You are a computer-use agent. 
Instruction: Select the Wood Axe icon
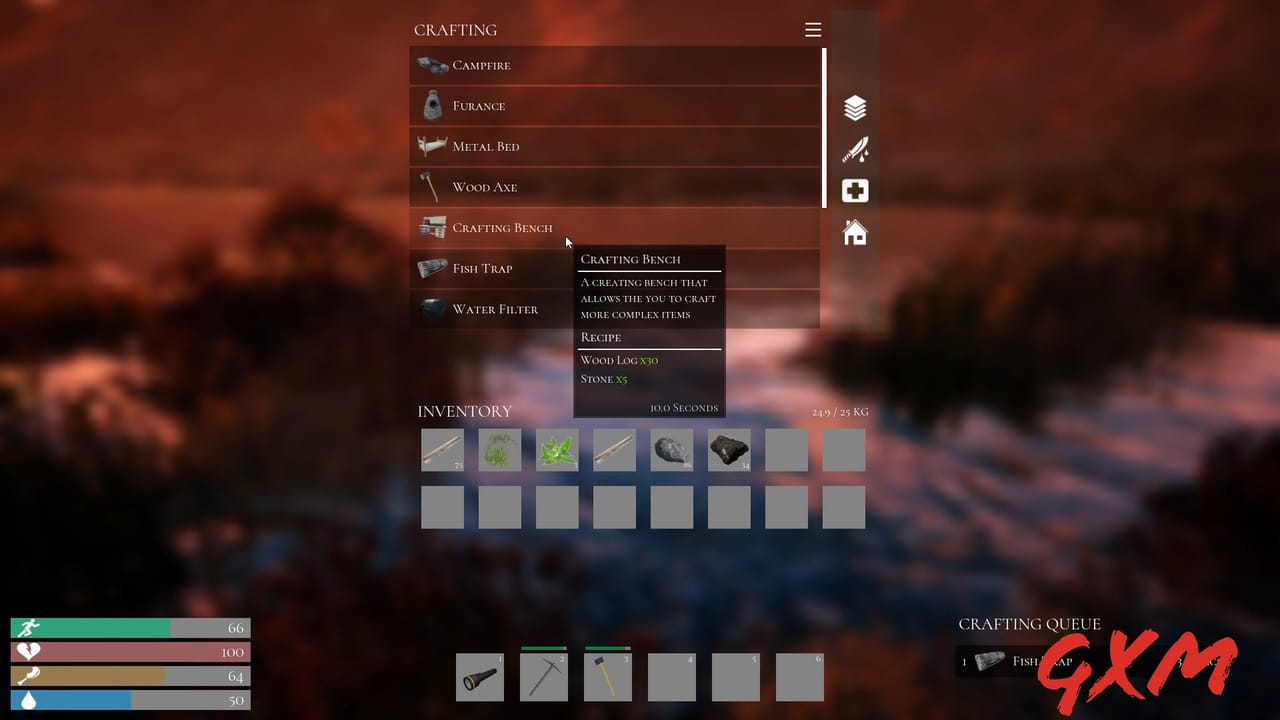click(x=431, y=186)
